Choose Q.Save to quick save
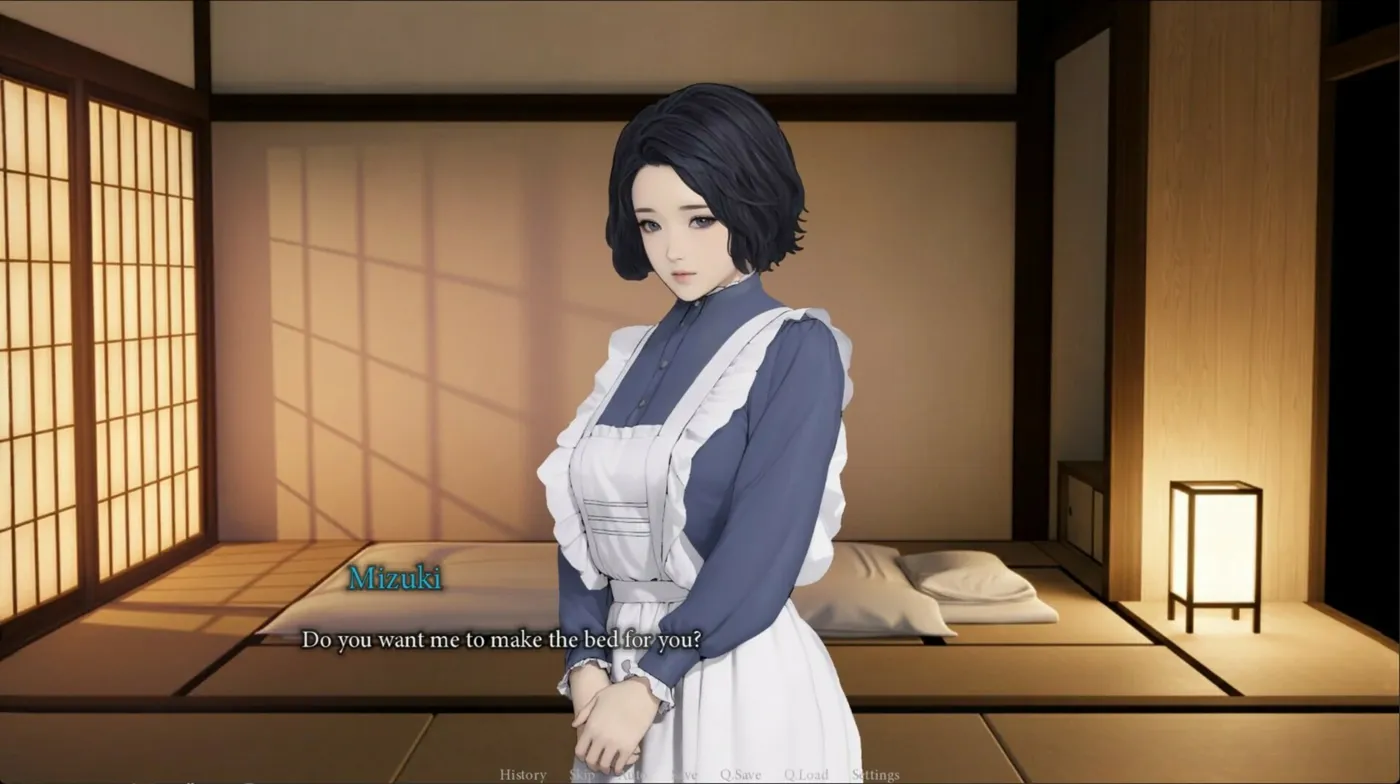The width and height of the screenshot is (1400, 784). coord(741,775)
